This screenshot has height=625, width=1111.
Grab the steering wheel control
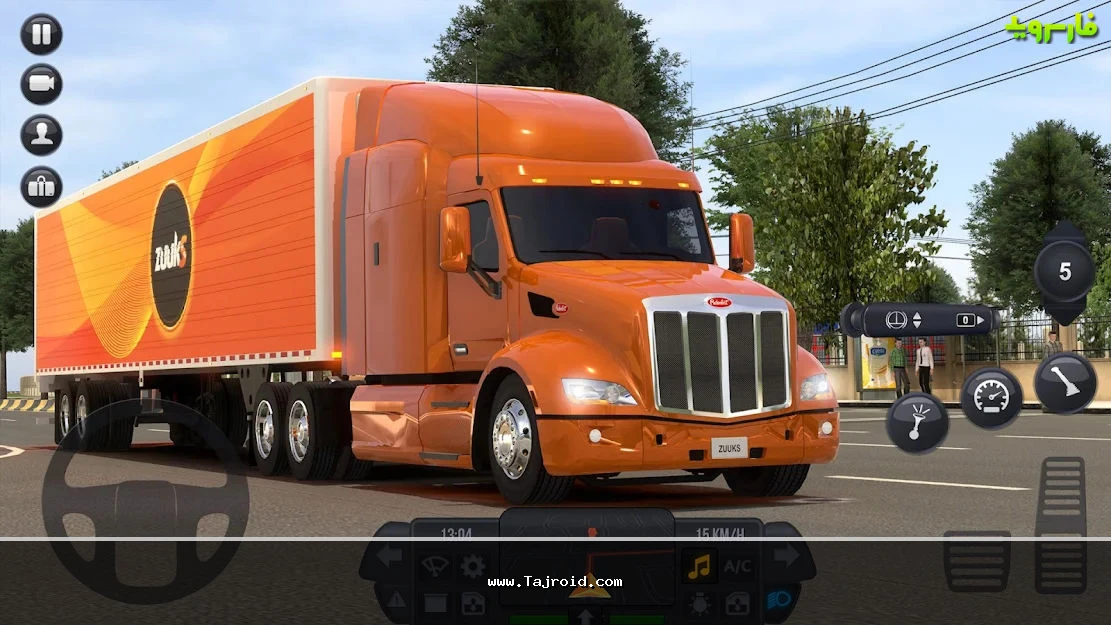146,501
